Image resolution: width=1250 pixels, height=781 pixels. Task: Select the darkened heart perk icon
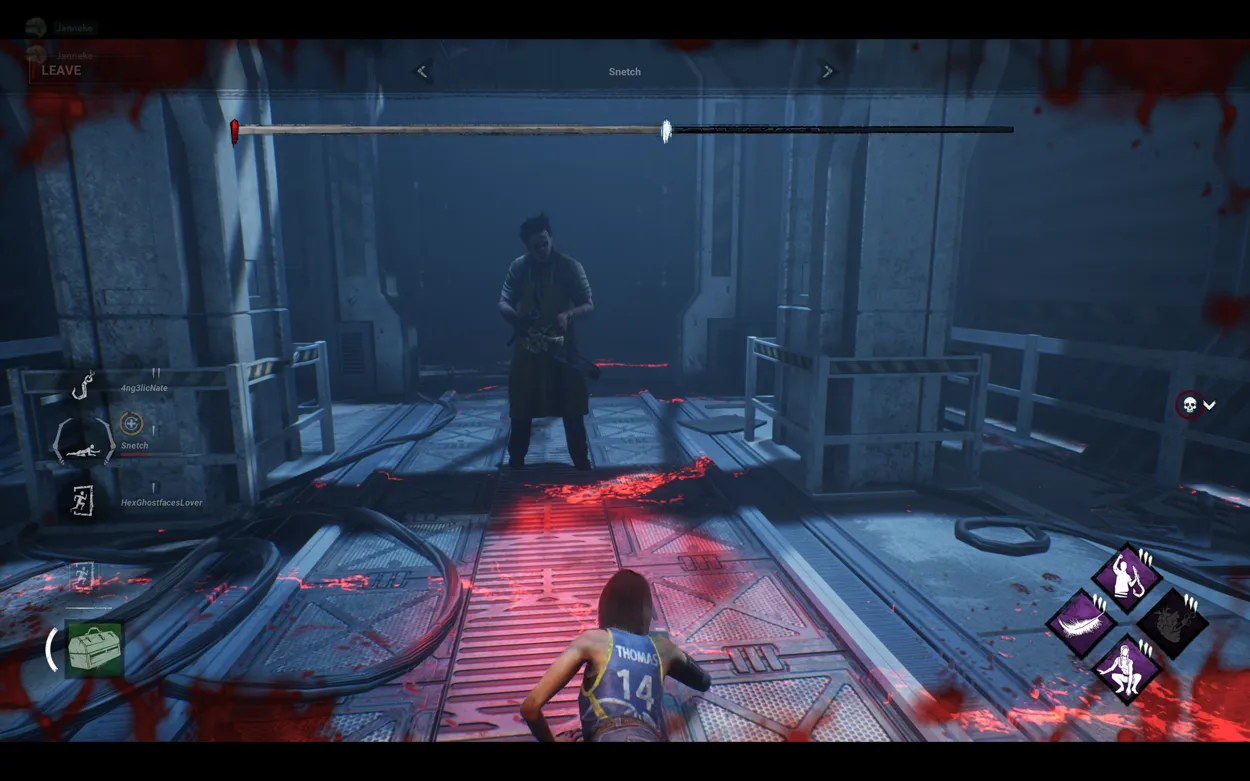tap(1172, 623)
